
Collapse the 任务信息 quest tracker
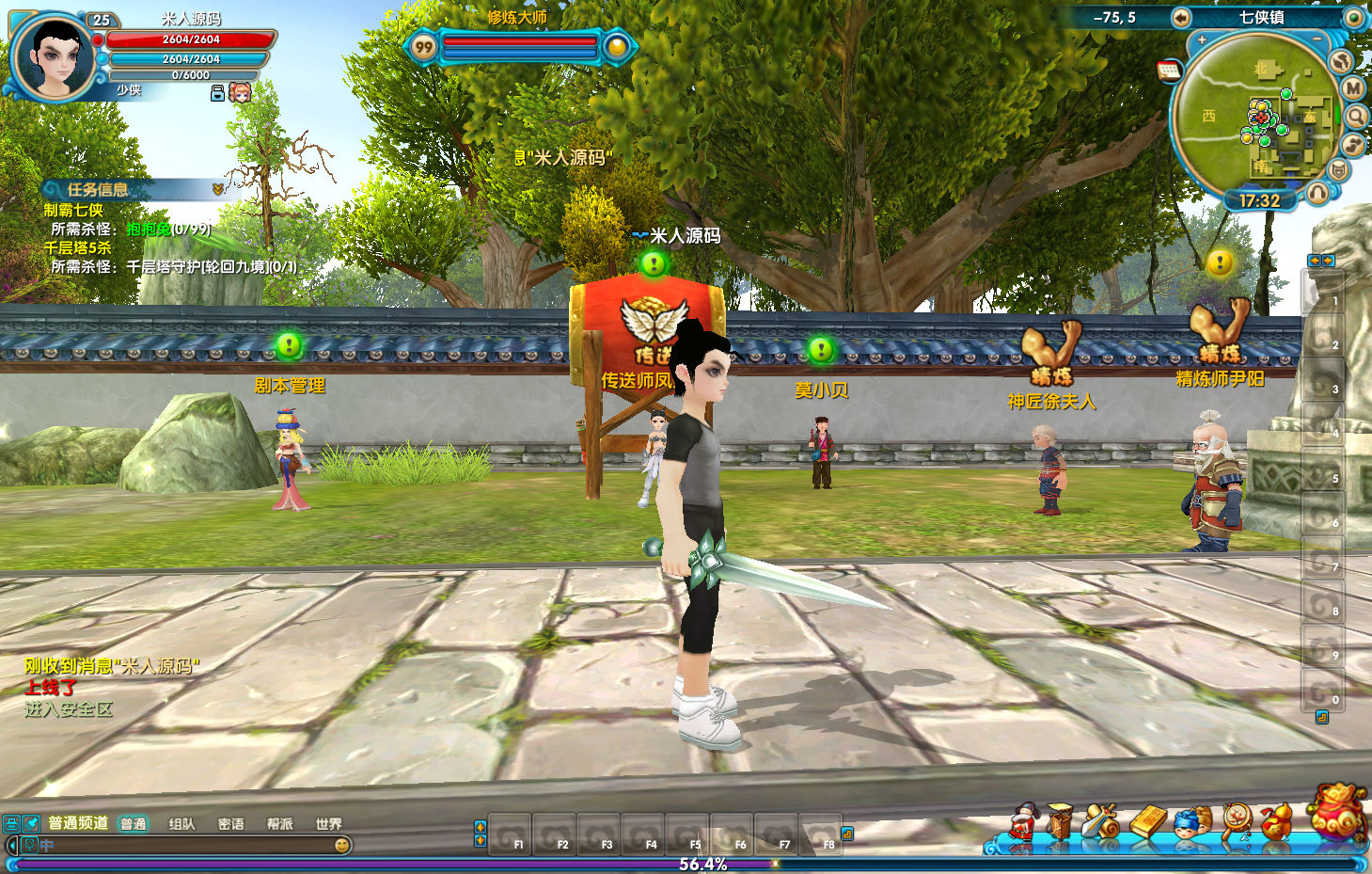pos(218,189)
